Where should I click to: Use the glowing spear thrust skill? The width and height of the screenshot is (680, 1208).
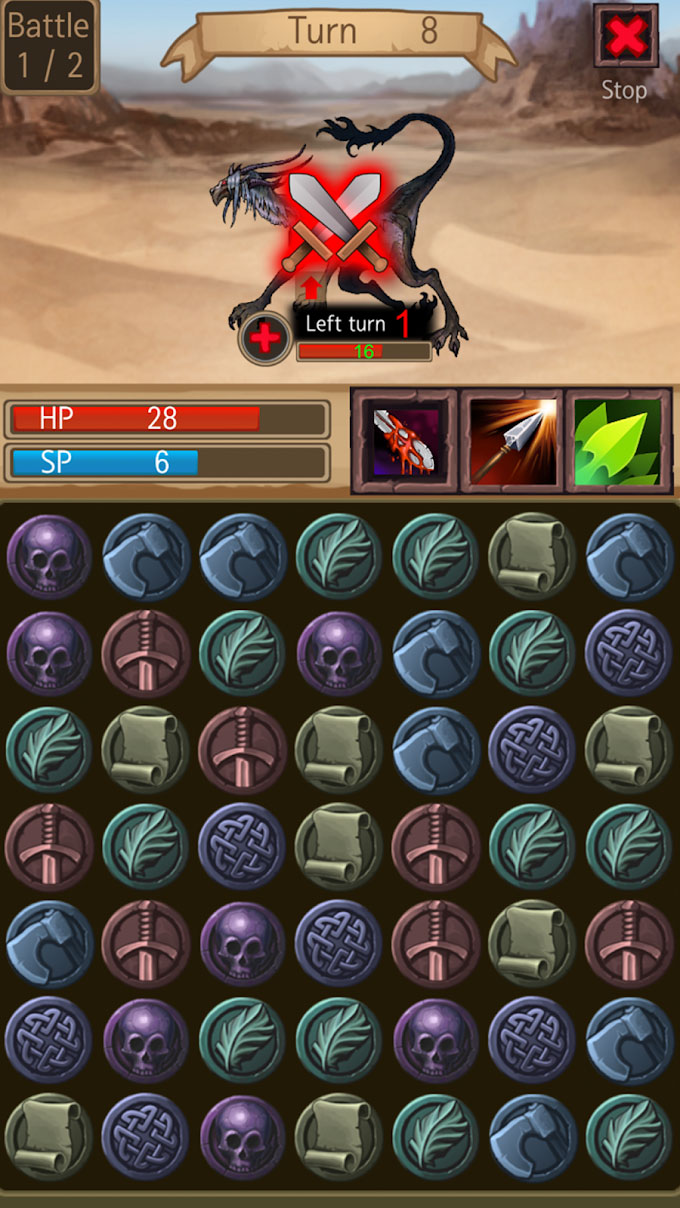tap(511, 441)
